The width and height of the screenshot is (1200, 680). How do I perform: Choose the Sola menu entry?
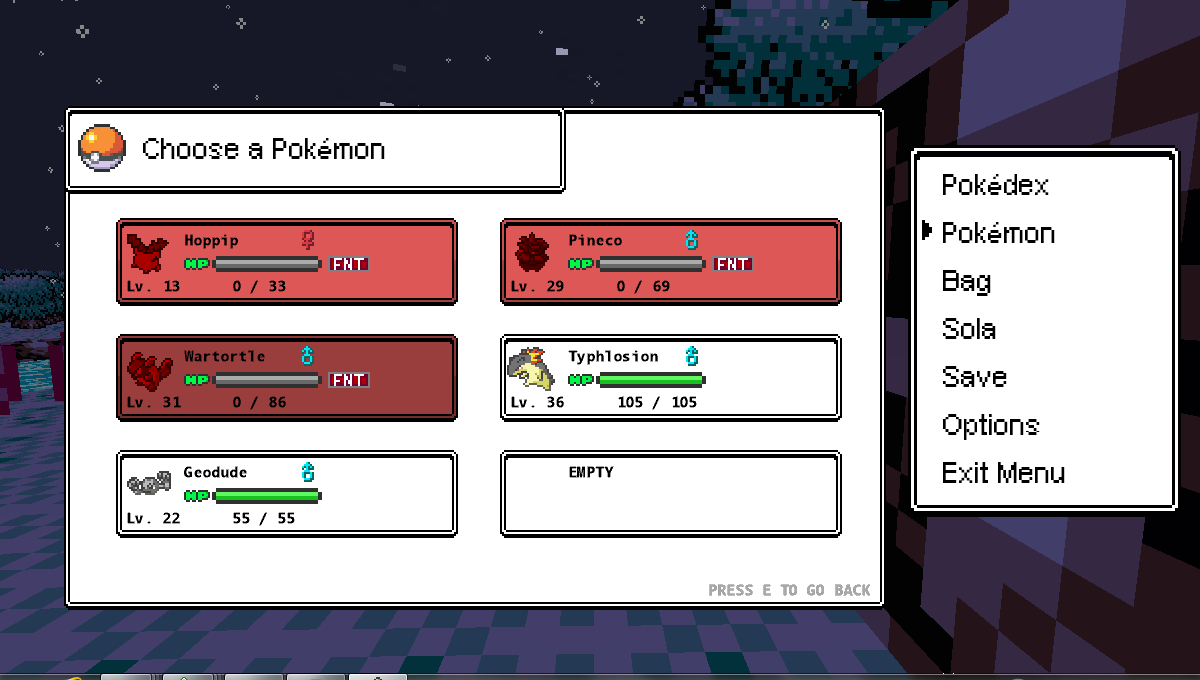pyautogui.click(x=968, y=330)
